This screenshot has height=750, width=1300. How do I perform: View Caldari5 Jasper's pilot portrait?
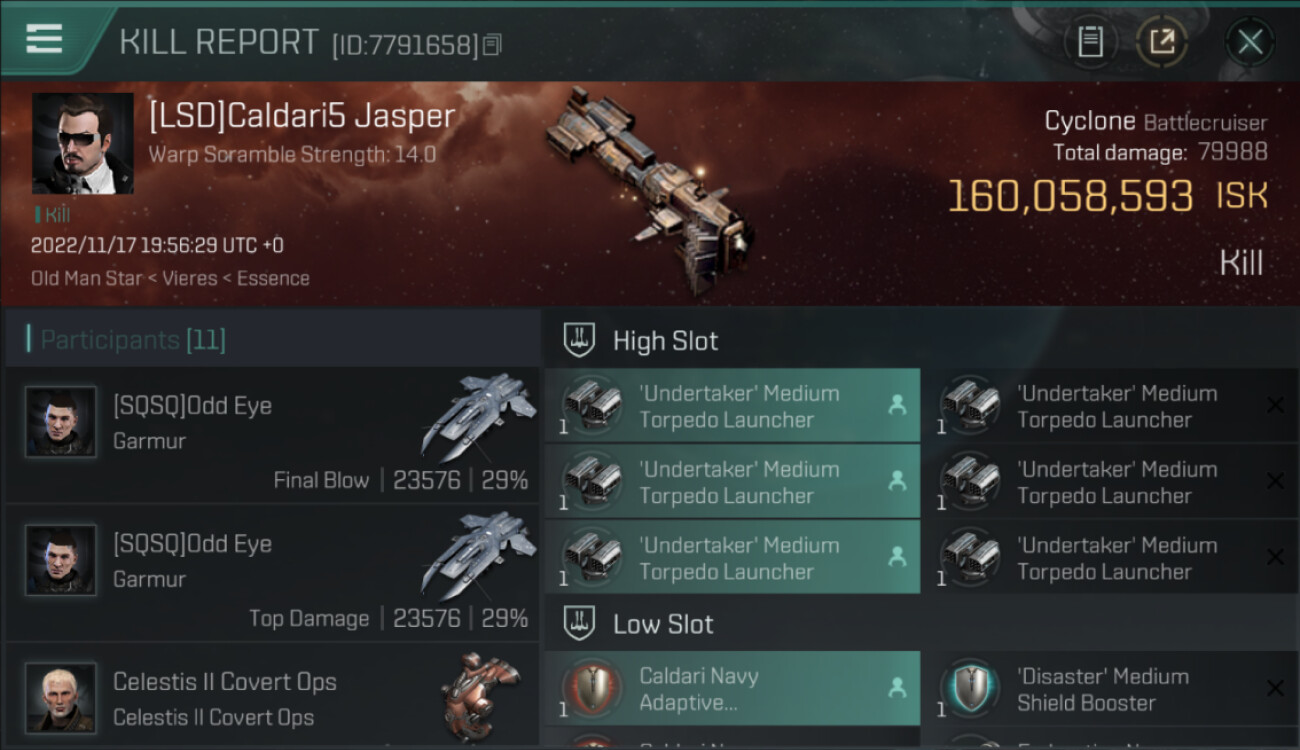(x=82, y=143)
